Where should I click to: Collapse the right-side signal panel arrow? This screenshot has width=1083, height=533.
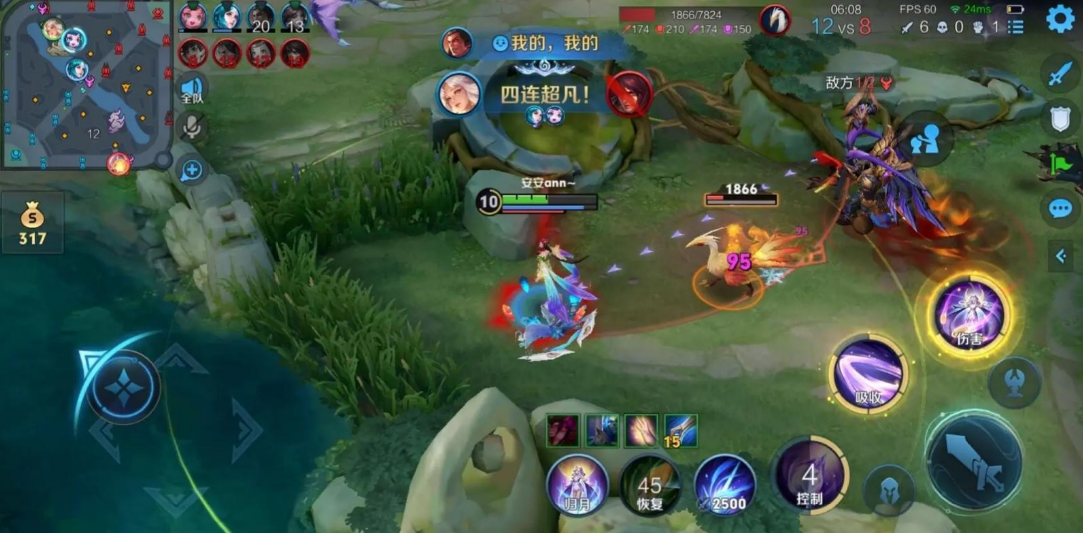[1061, 257]
